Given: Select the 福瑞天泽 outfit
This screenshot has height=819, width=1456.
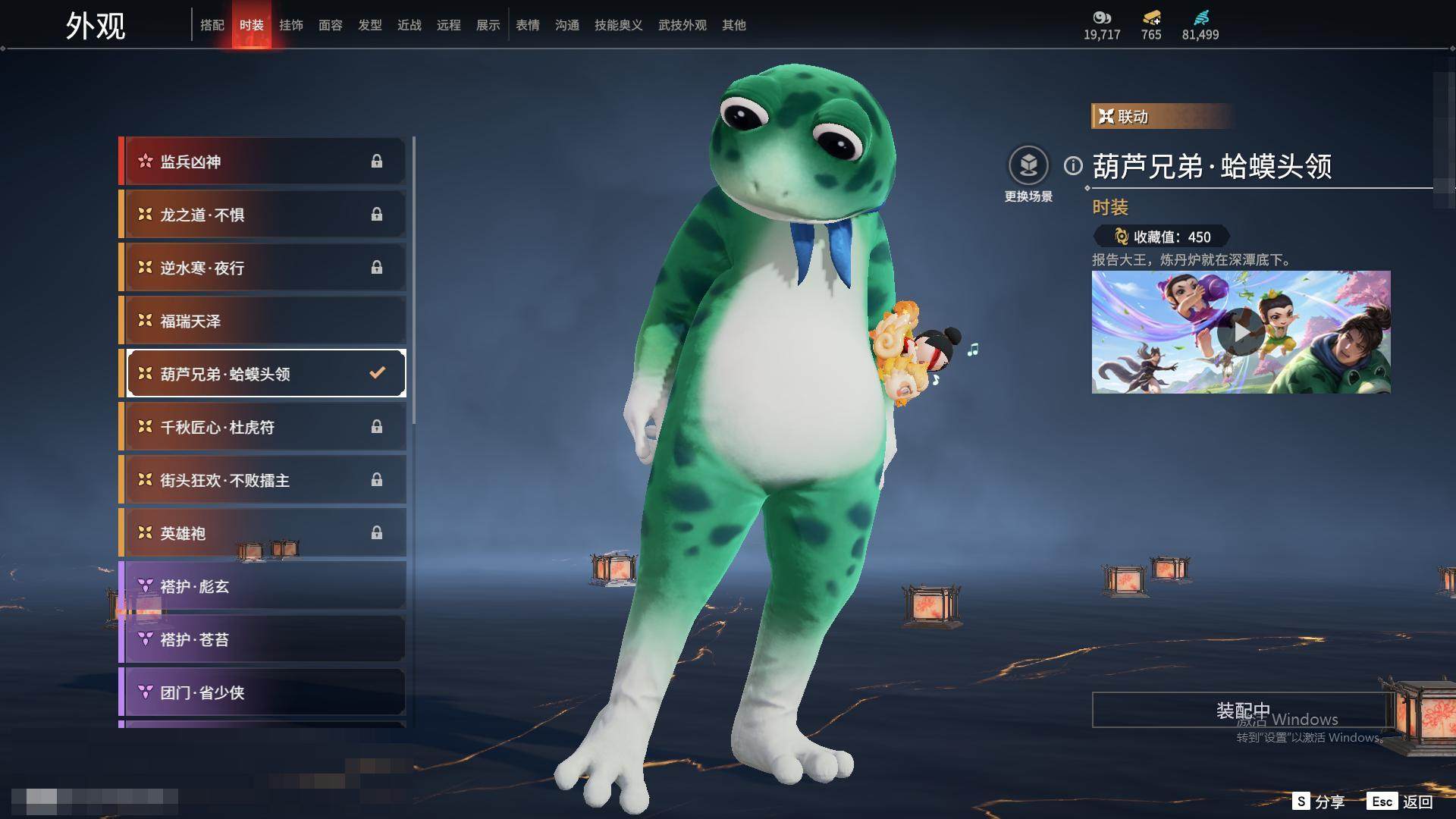Looking at the screenshot, I should click(x=263, y=321).
